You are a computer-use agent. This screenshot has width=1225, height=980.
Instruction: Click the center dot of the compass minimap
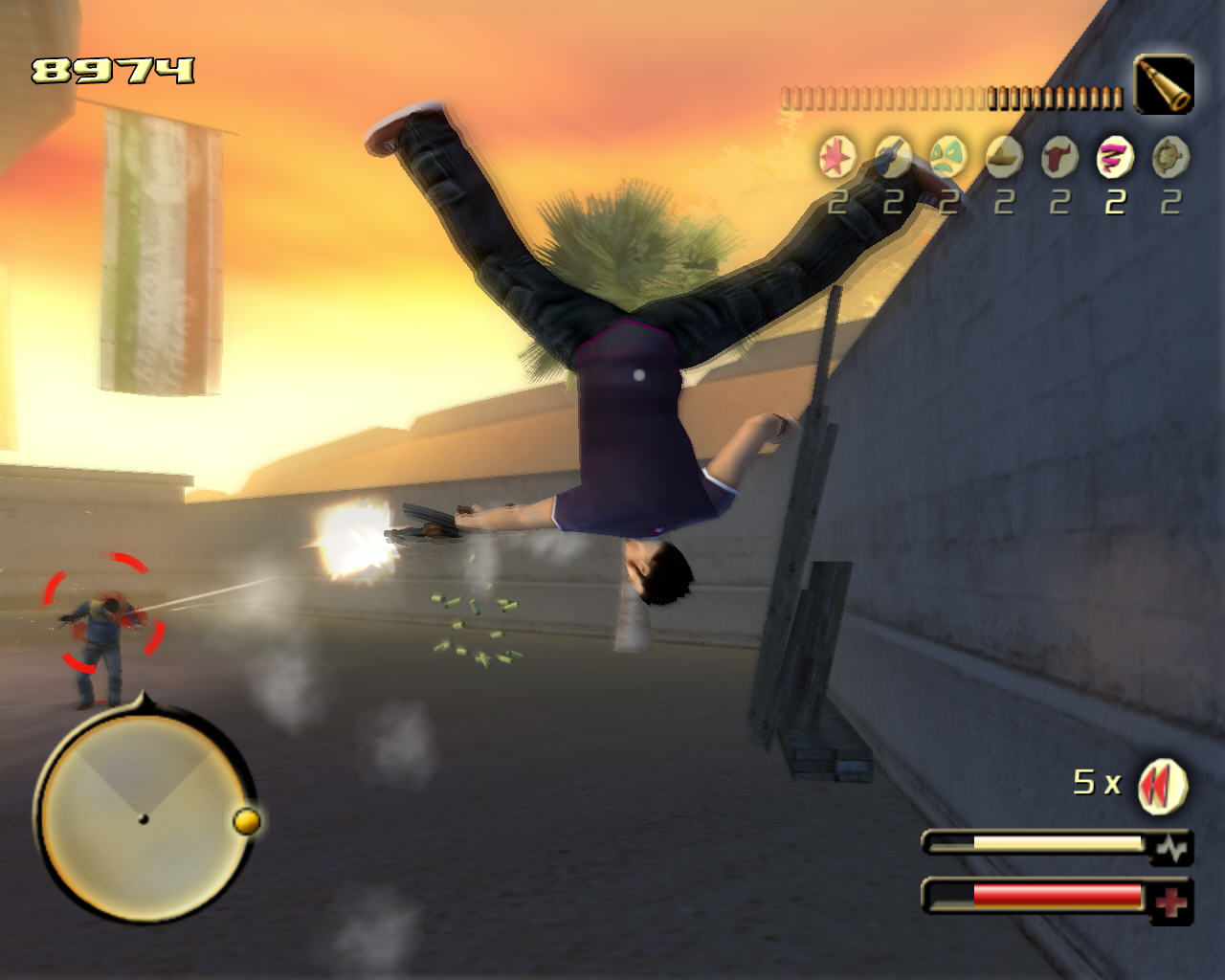pos(145,819)
